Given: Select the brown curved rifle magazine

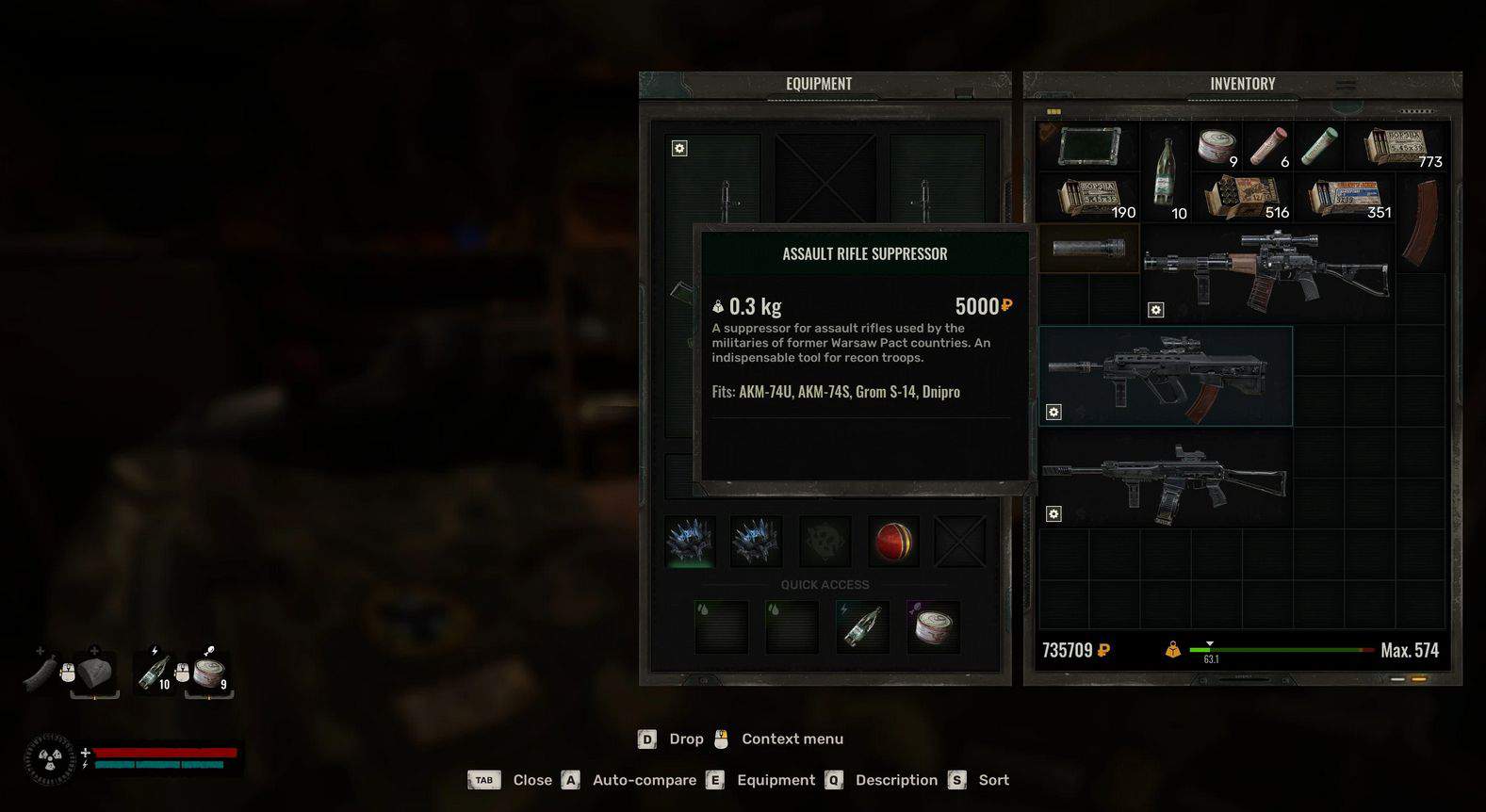Looking at the screenshot, I should (x=1420, y=224).
